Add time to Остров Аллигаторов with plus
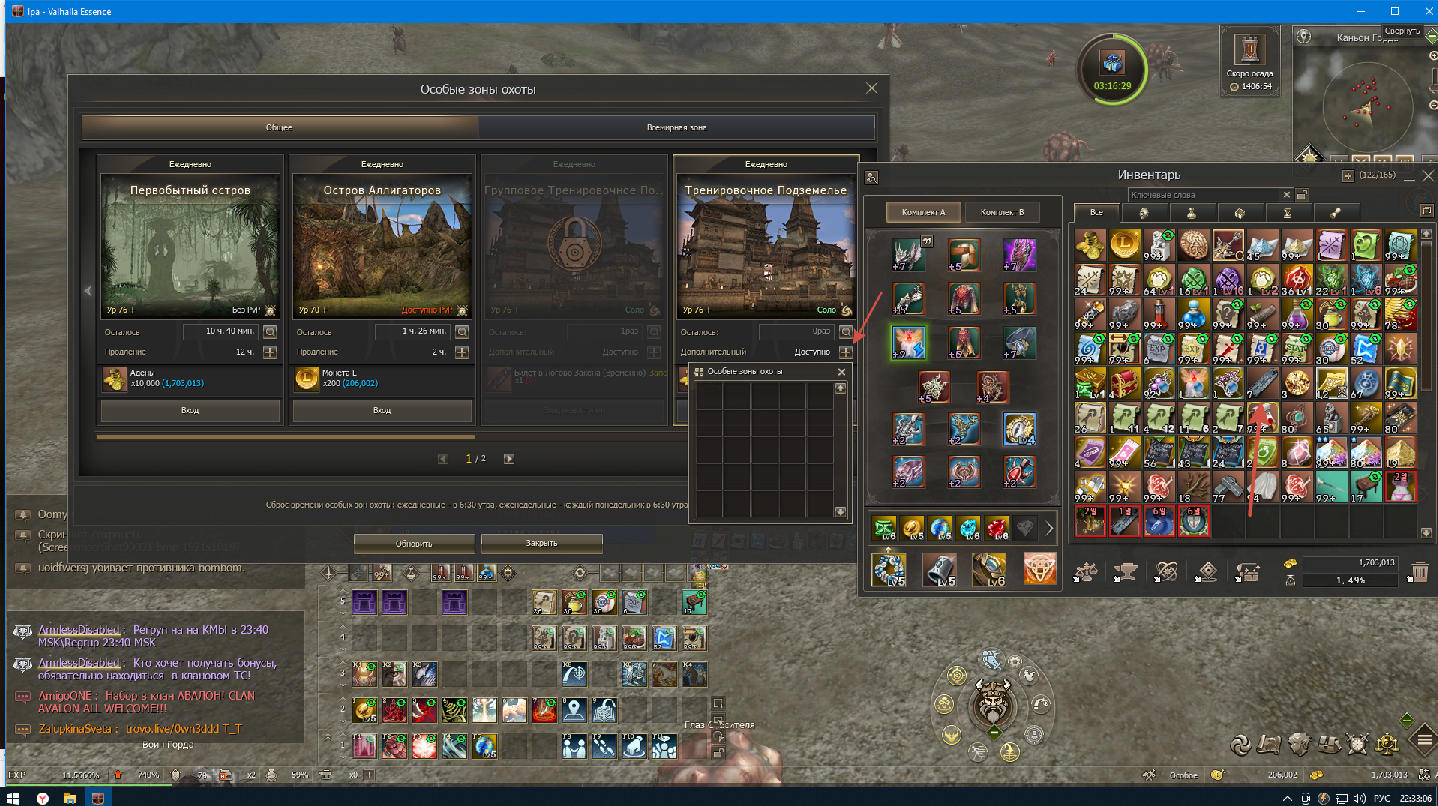Viewport: 1438px width, 806px height. 462,352
